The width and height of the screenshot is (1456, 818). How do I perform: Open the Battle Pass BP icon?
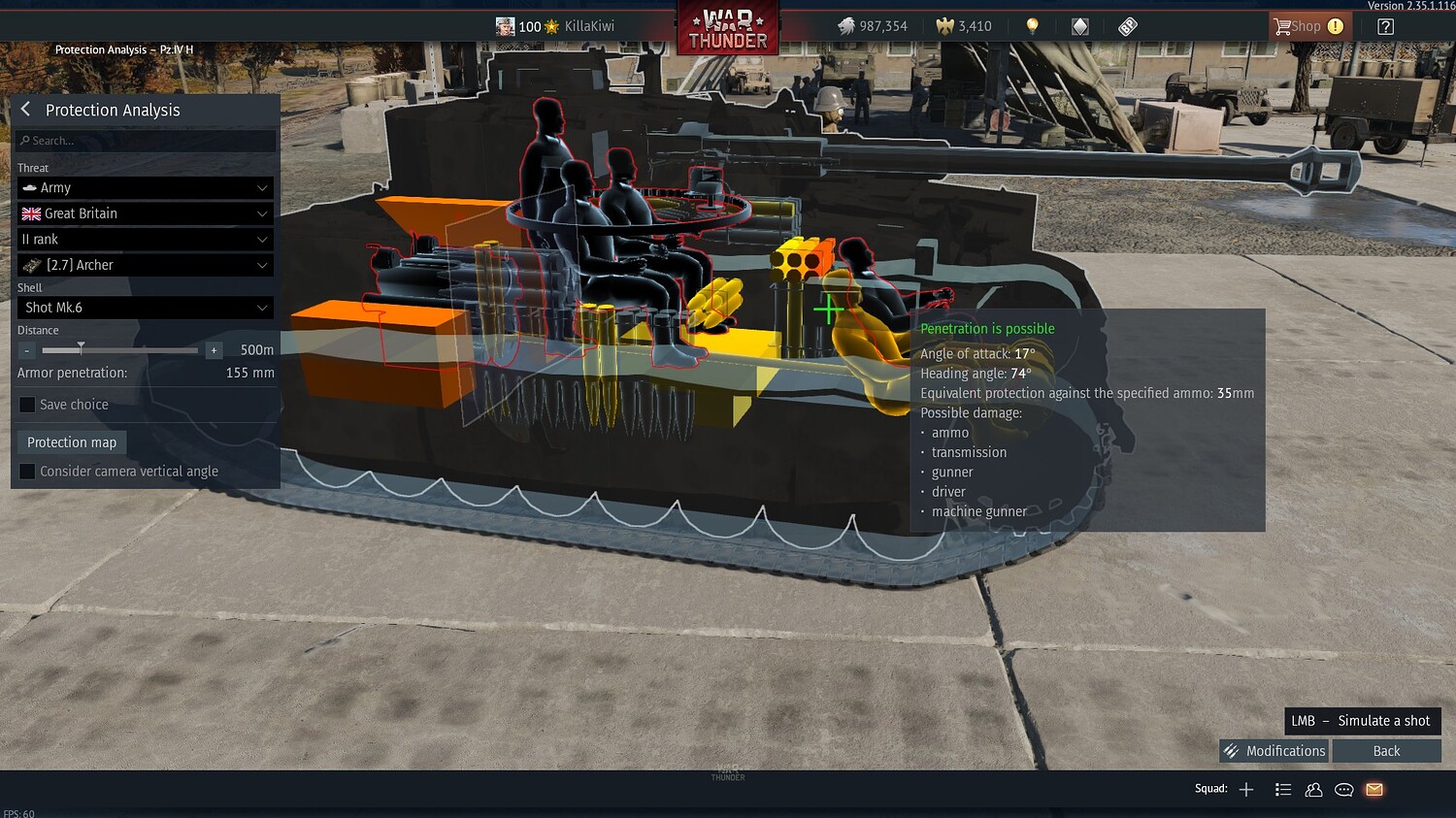point(1127,26)
